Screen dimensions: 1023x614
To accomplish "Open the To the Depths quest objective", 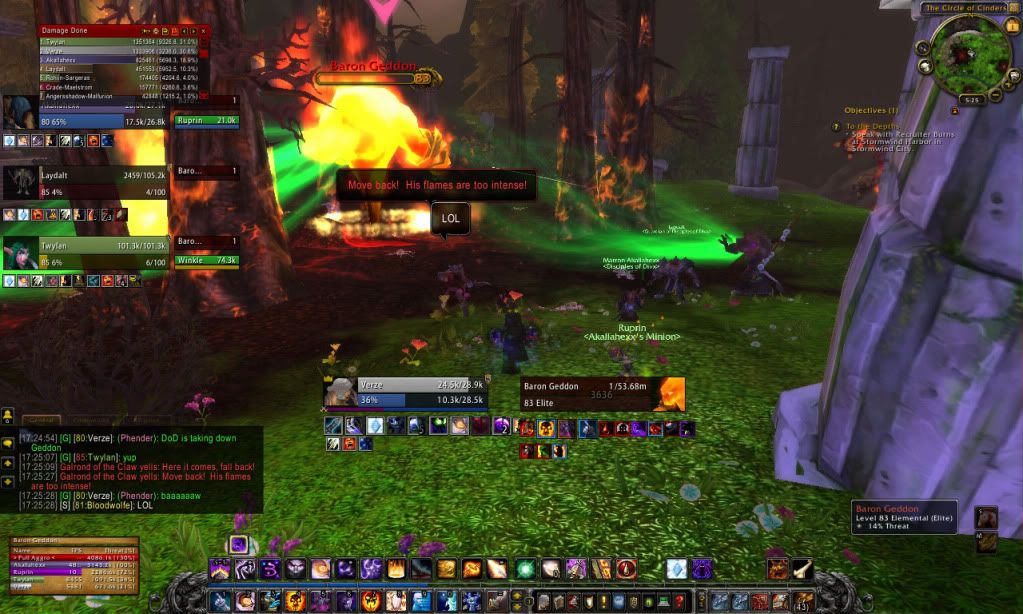I will pyautogui.click(x=870, y=126).
